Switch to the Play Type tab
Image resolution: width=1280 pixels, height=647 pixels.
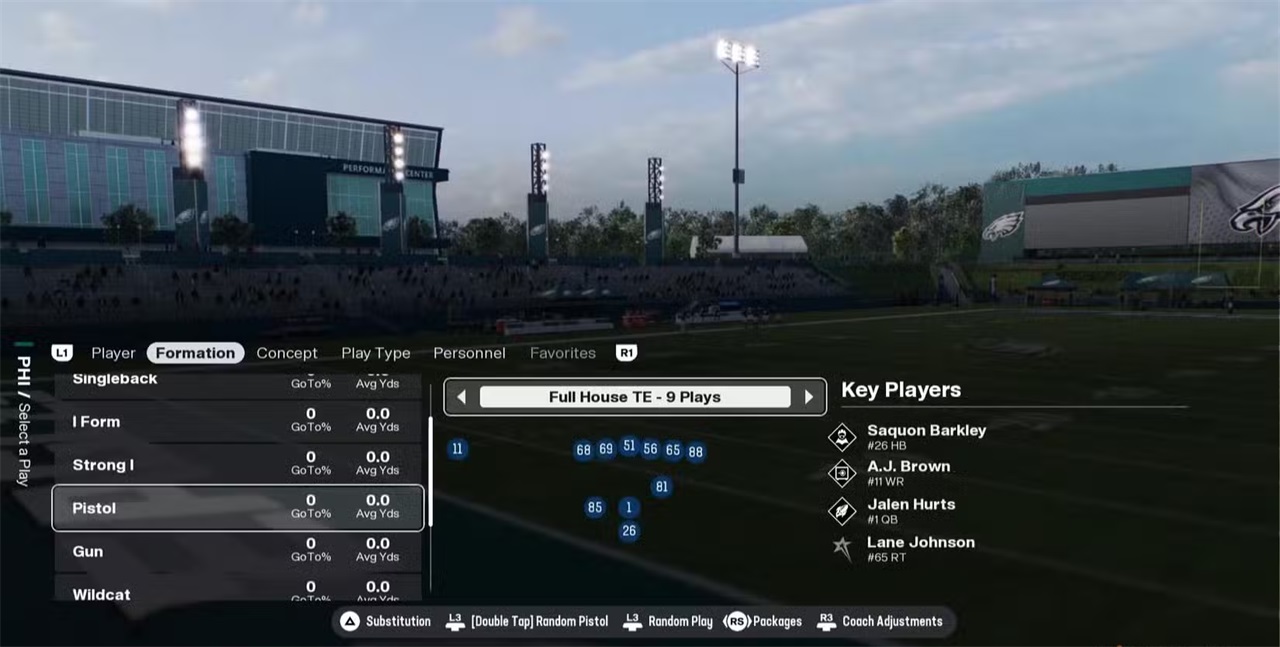[x=376, y=353]
